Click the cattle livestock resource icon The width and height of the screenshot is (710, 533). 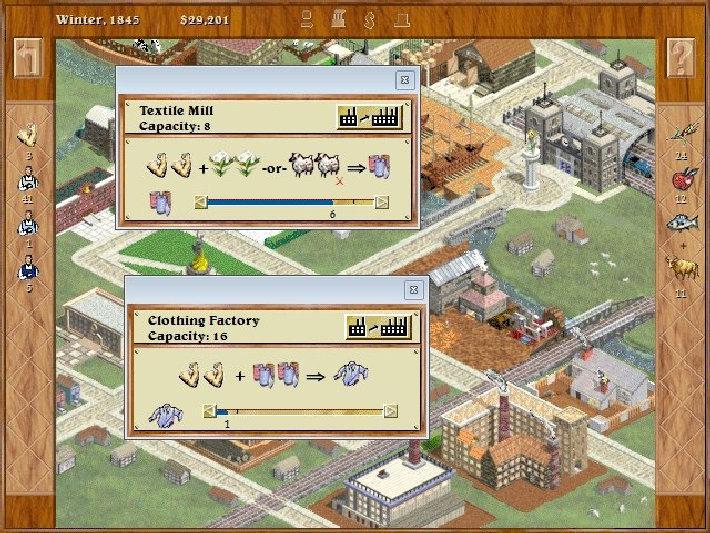681,268
